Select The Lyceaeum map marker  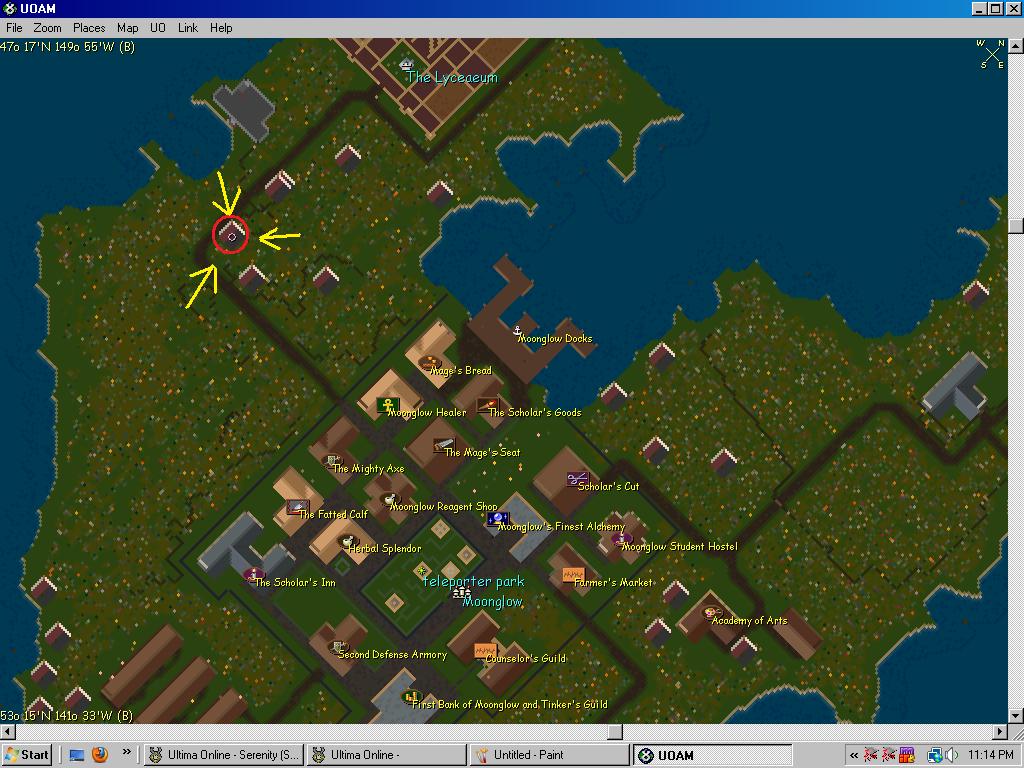tap(406, 65)
